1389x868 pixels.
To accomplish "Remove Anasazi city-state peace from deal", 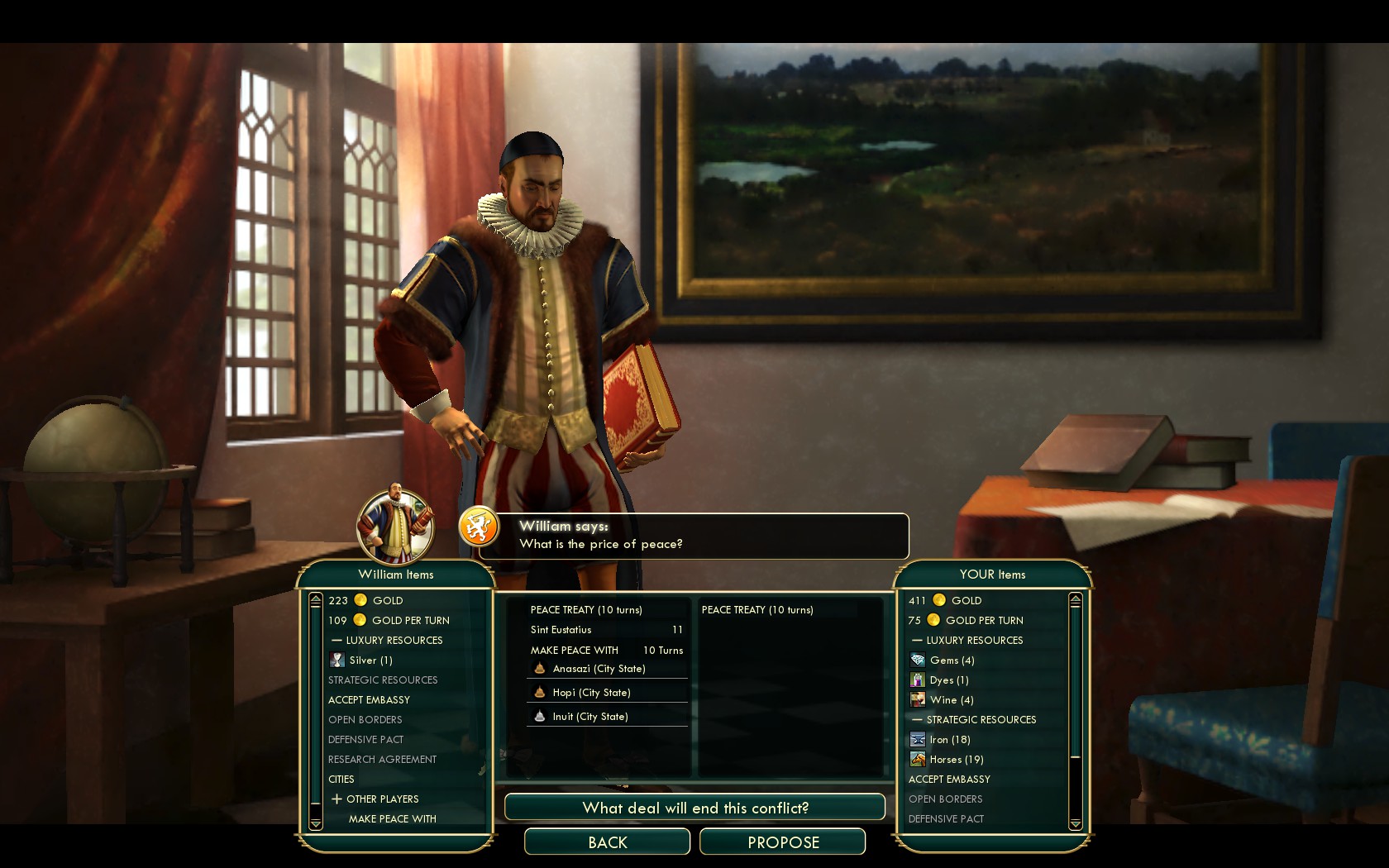I will click(x=599, y=669).
